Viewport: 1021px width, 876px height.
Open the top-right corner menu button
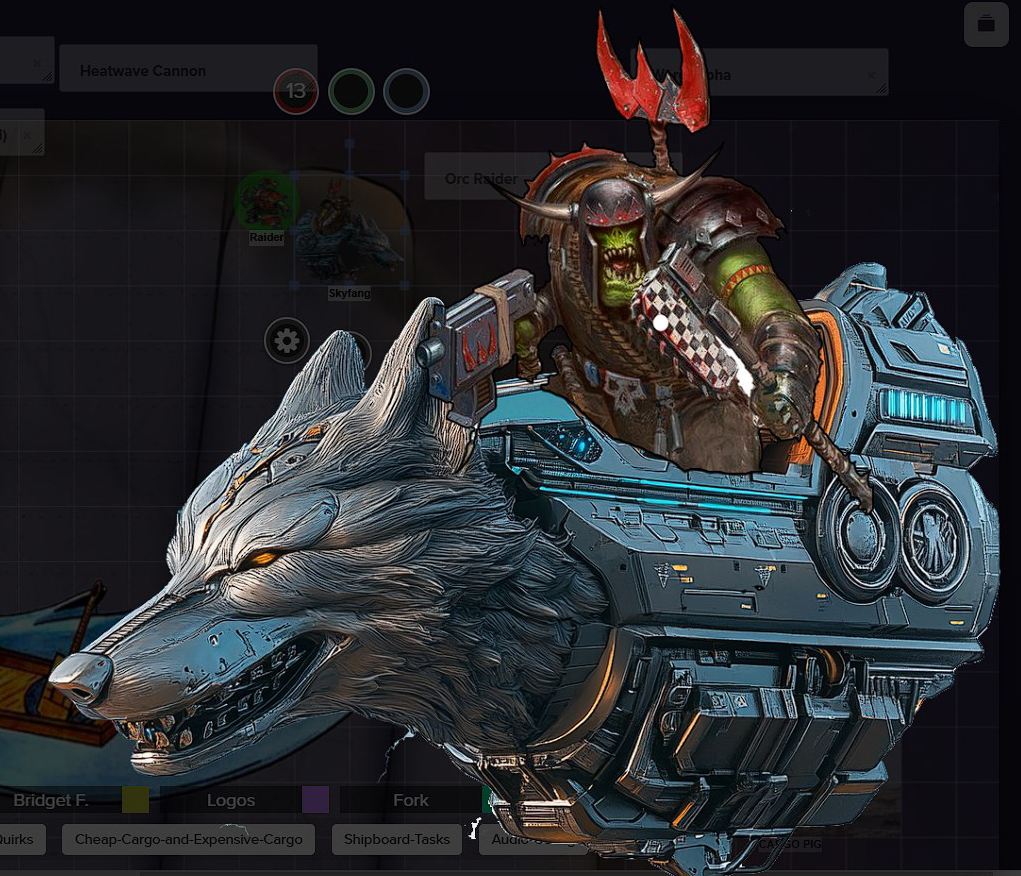[986, 25]
